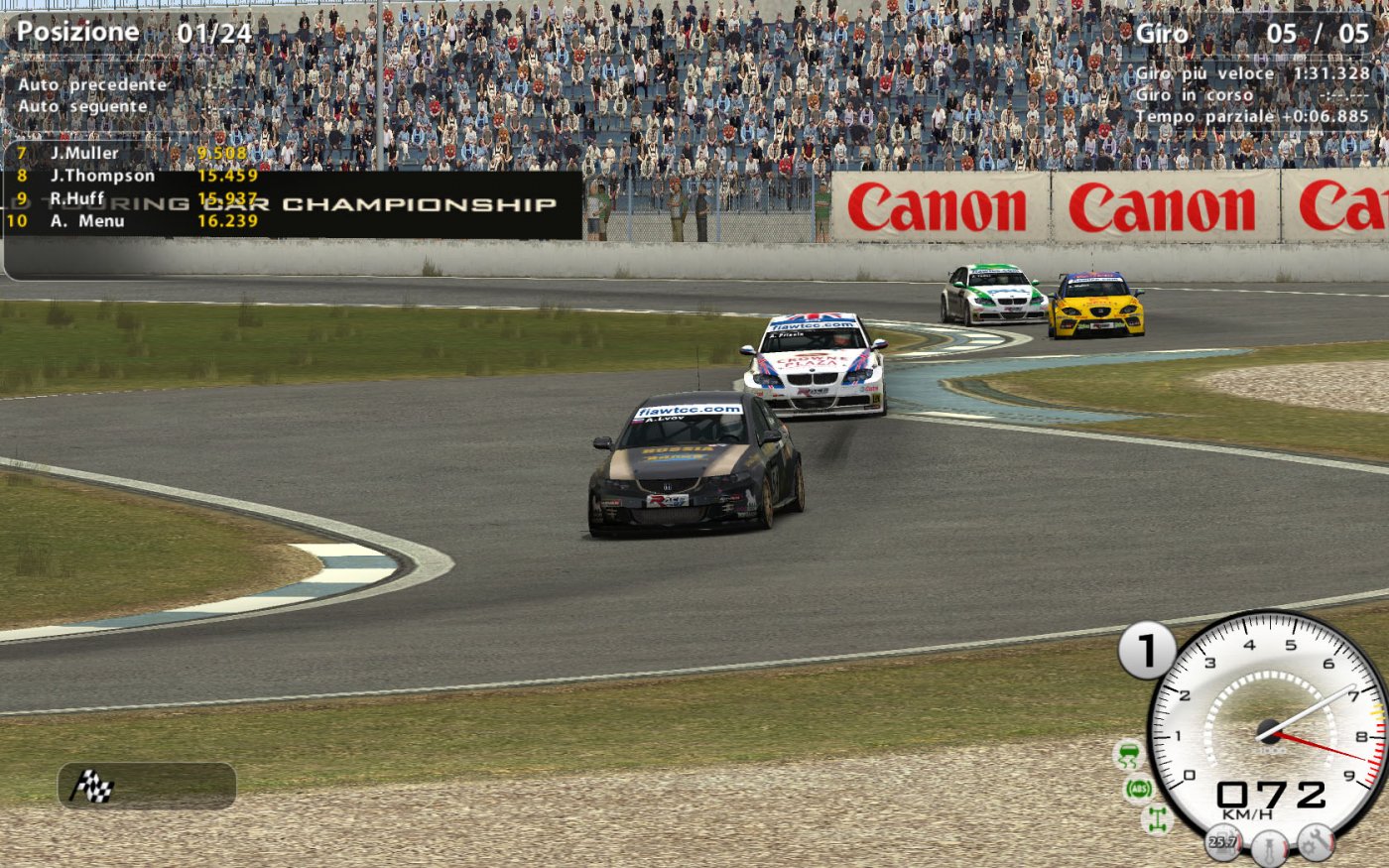Select the Giro panel header
Viewport: 1389px width, 868px height.
point(1160,31)
